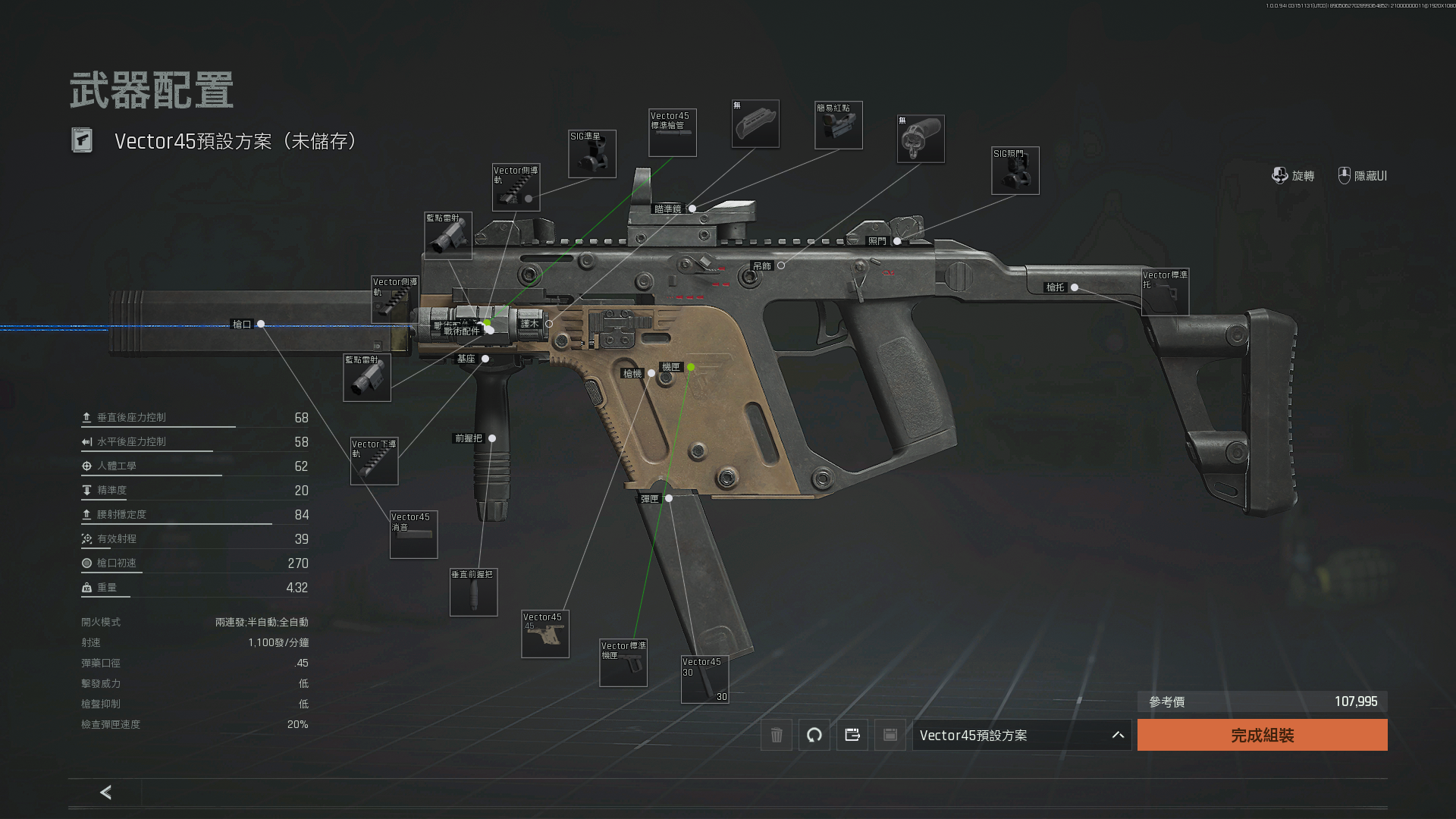Select the SIG準星 front sight slot

[592, 154]
